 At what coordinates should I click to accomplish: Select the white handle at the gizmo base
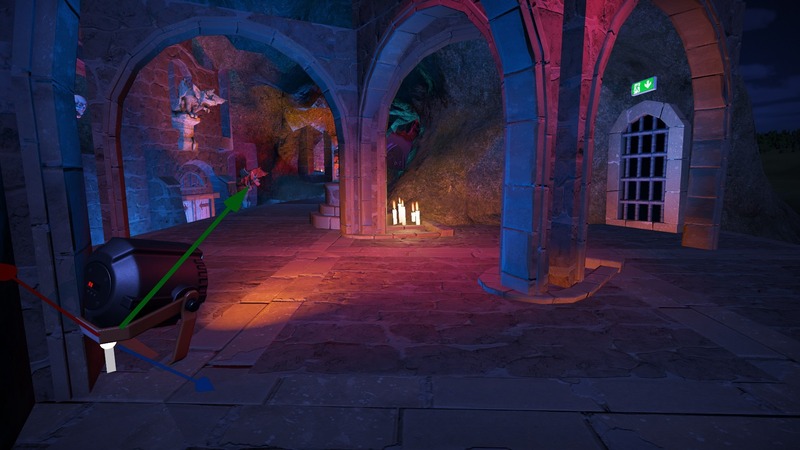(x=108, y=356)
